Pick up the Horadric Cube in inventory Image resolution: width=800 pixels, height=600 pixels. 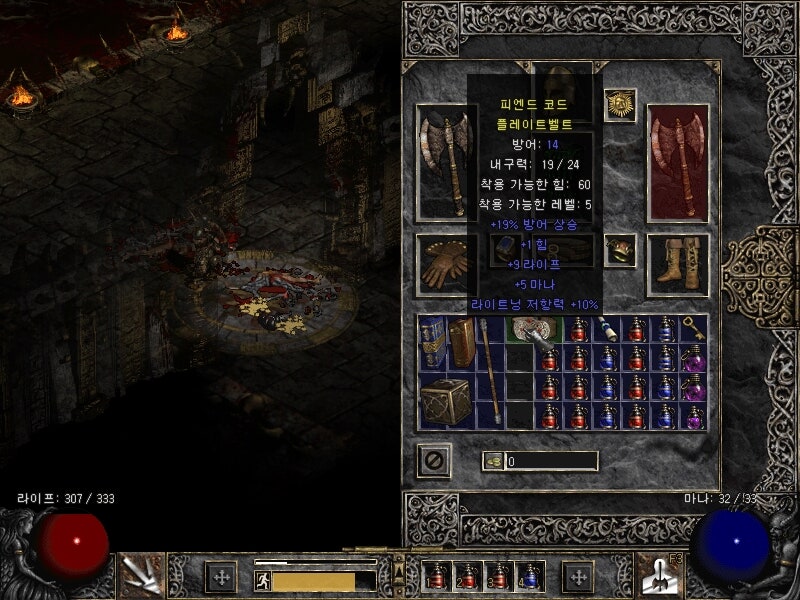point(446,402)
